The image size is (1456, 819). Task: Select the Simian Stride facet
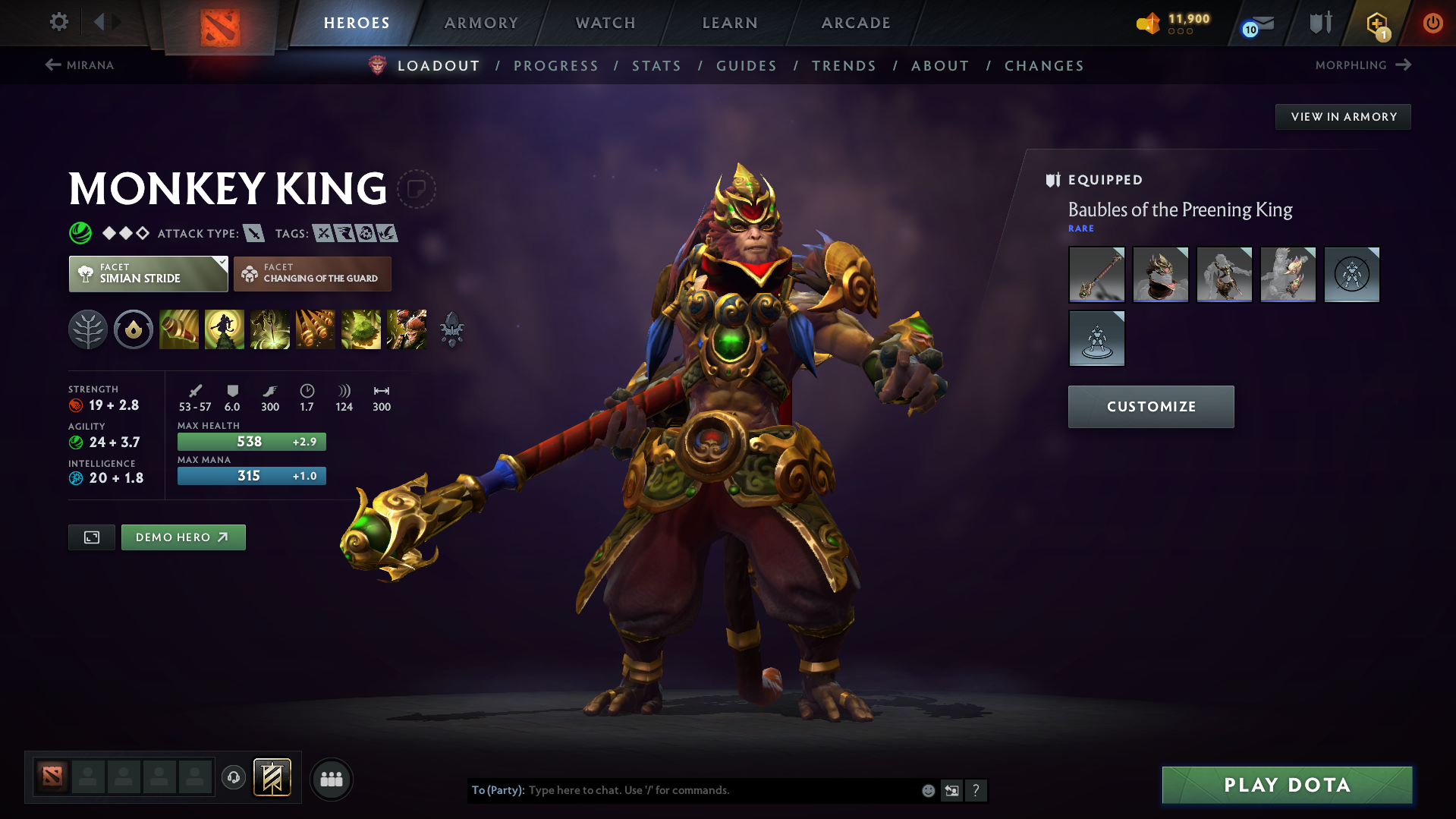coord(148,274)
